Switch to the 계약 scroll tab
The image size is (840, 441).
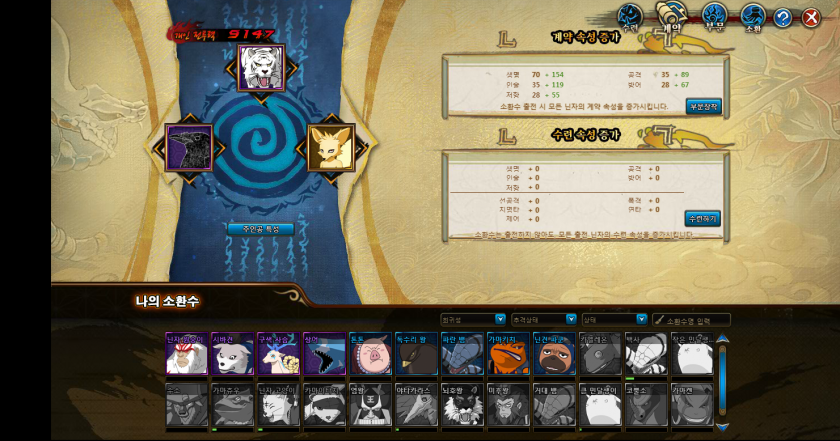coord(670,17)
